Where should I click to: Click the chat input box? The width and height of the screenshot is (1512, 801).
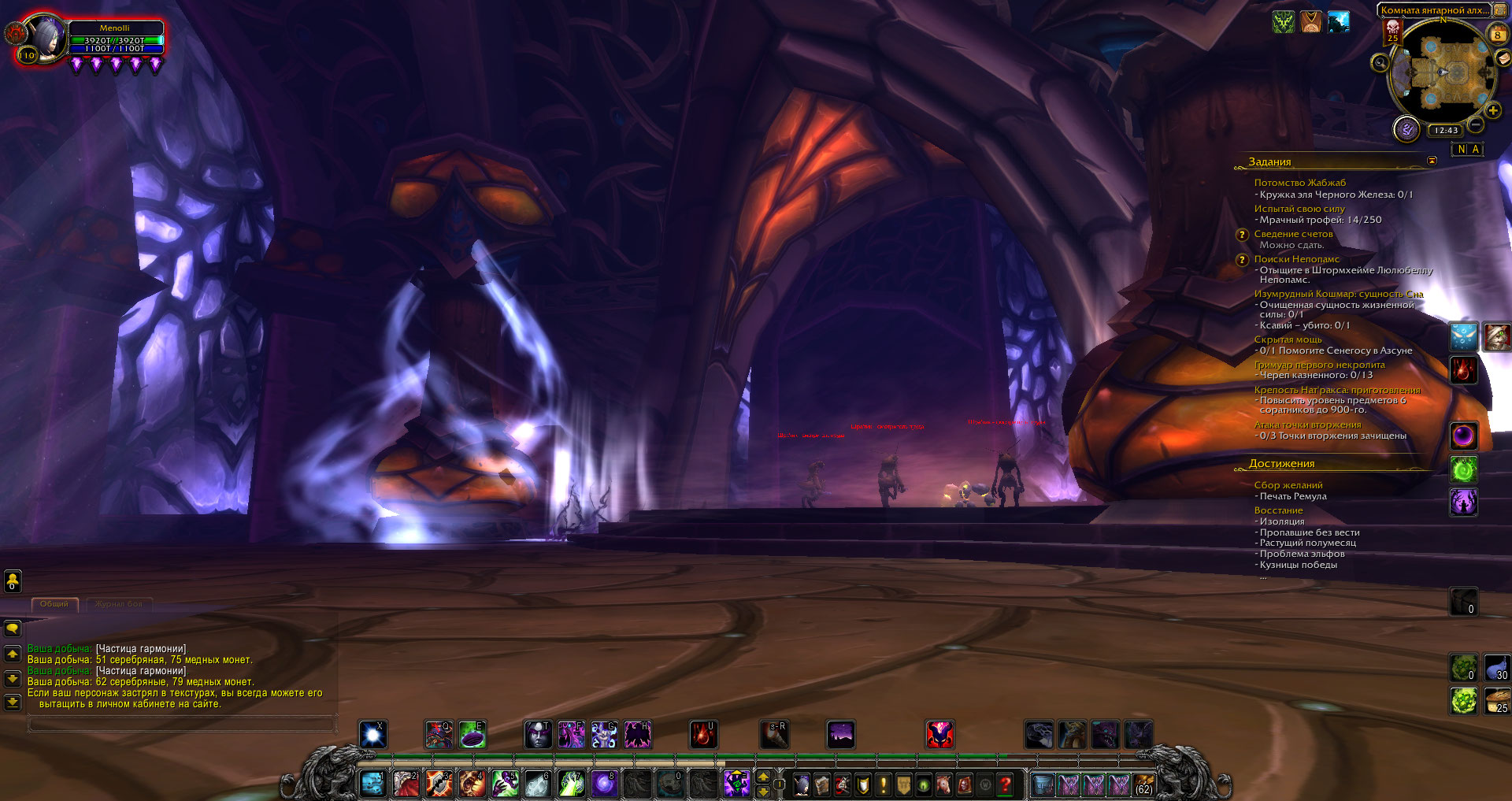click(181, 723)
